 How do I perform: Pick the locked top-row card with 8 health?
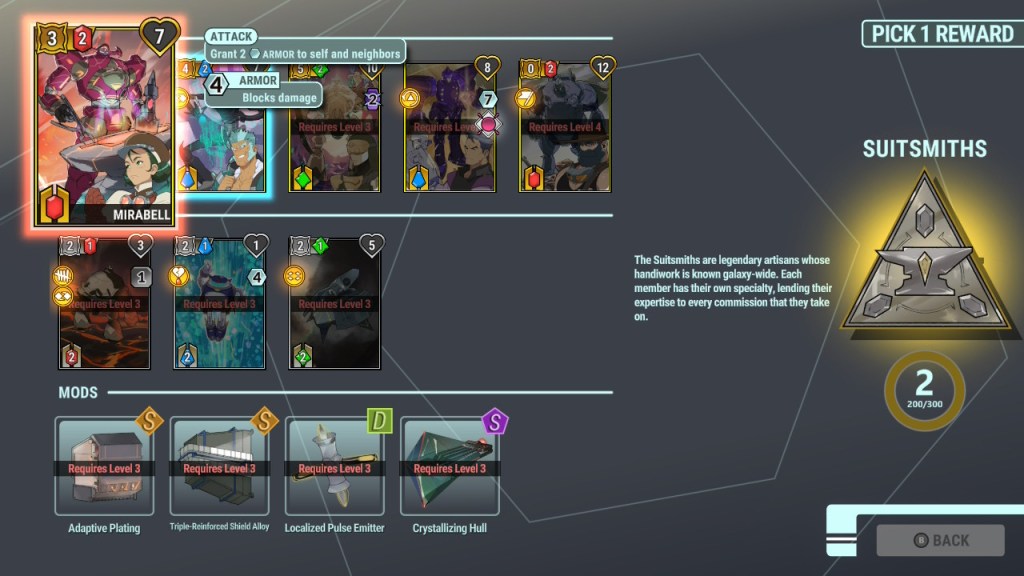pyautogui.click(x=450, y=127)
